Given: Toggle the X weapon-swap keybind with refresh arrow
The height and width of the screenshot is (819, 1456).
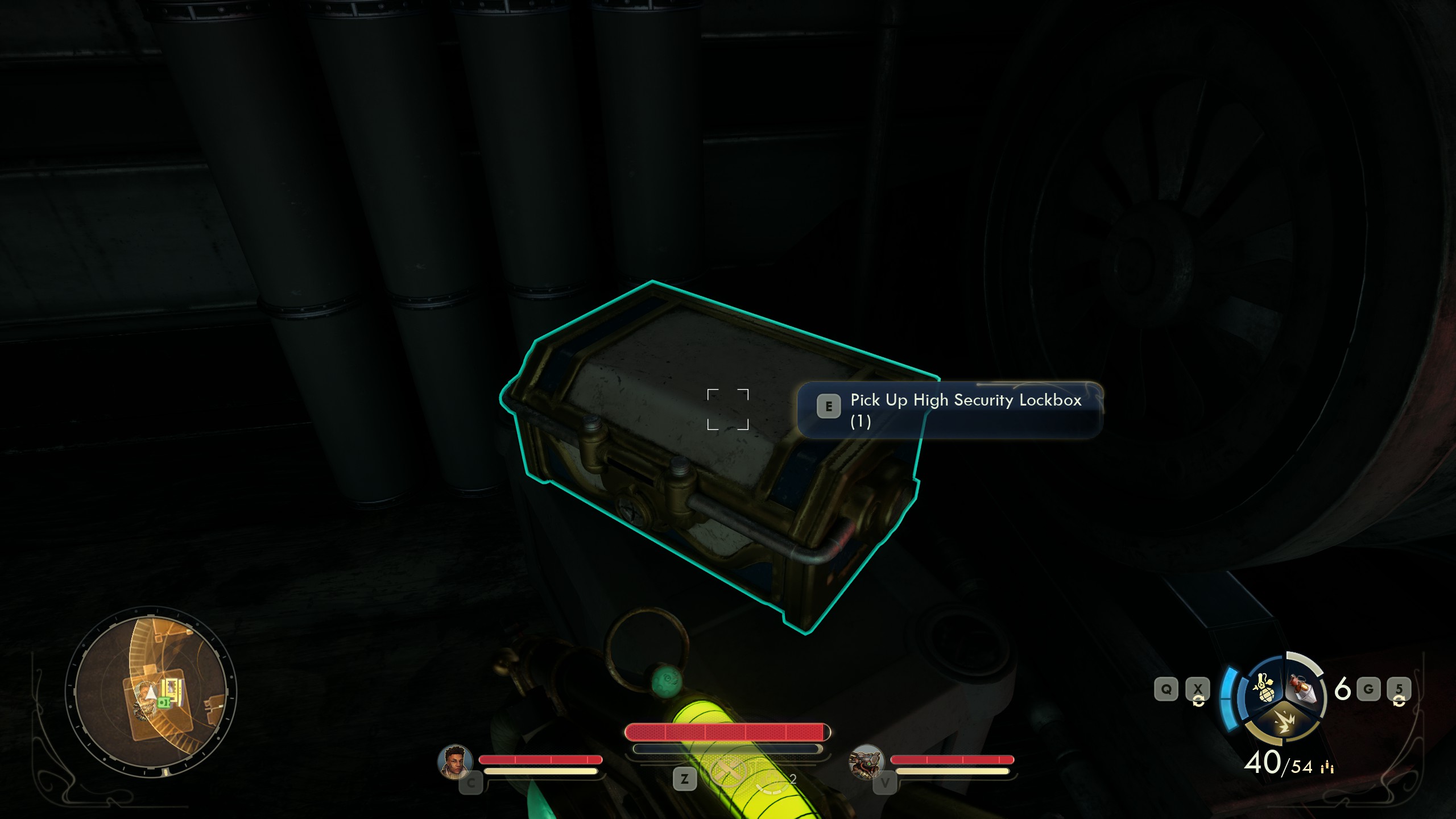Looking at the screenshot, I should click(1198, 689).
